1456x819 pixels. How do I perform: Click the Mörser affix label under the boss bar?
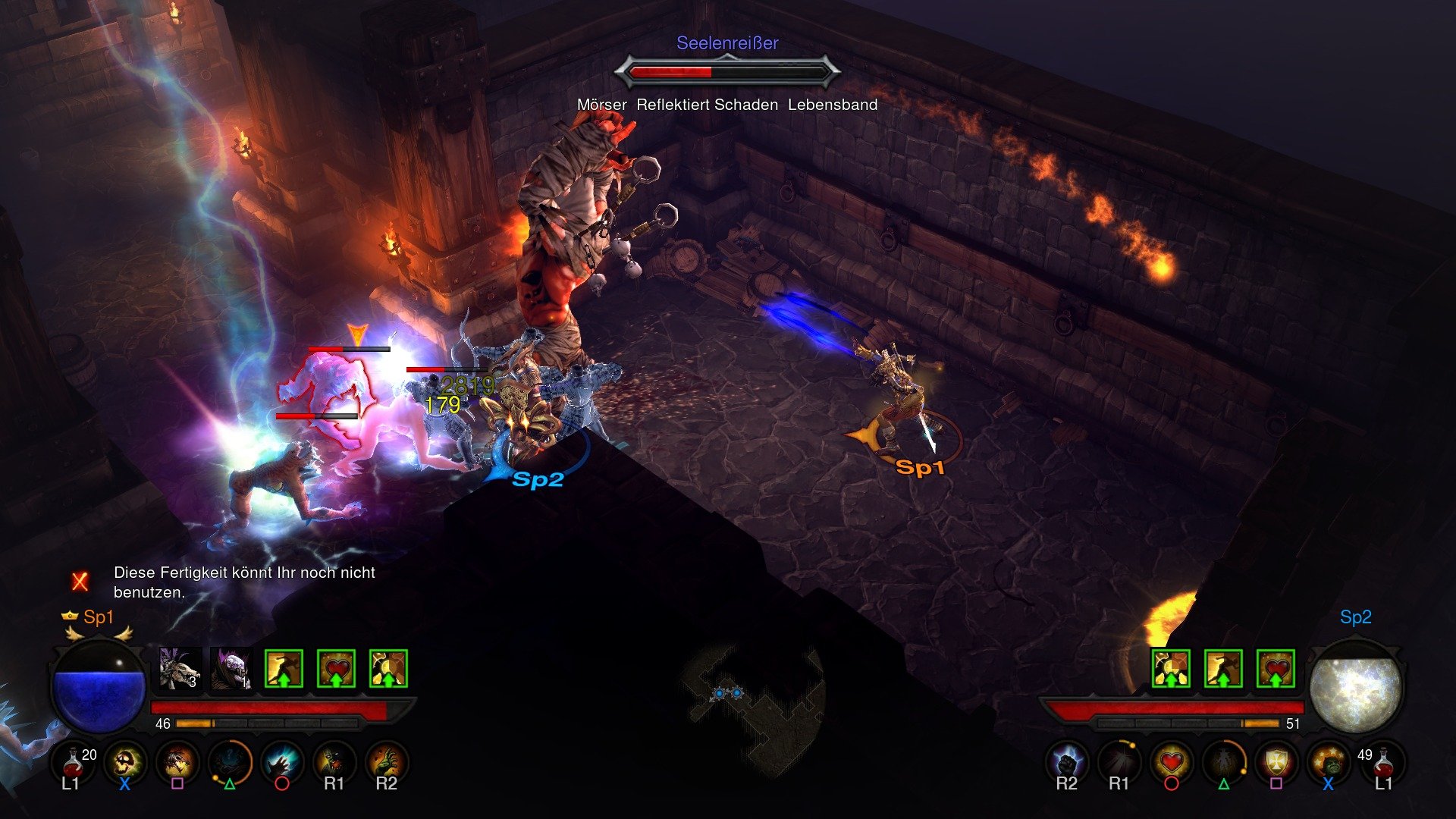602,104
